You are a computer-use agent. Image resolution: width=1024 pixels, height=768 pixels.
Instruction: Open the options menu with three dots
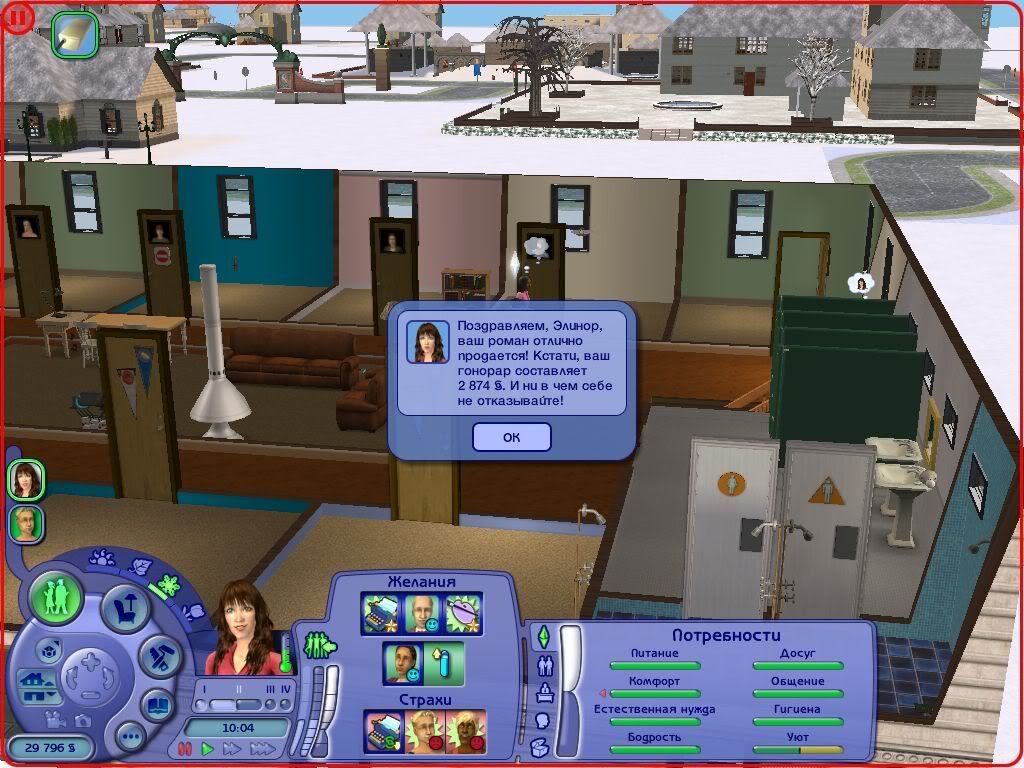coord(130,738)
